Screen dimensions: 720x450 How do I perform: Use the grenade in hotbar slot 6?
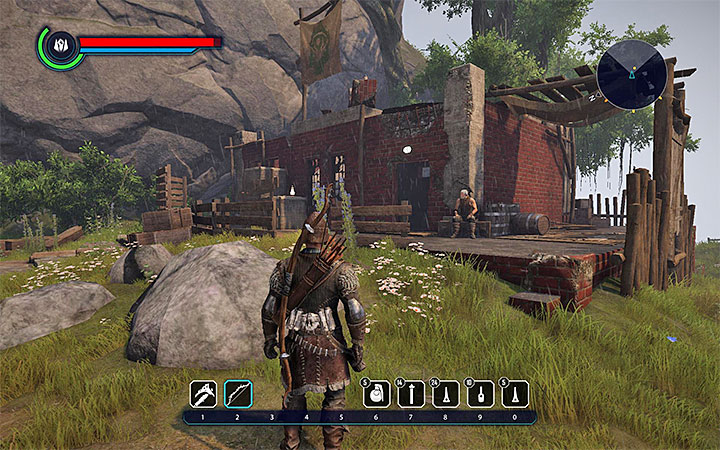[x=376, y=394]
